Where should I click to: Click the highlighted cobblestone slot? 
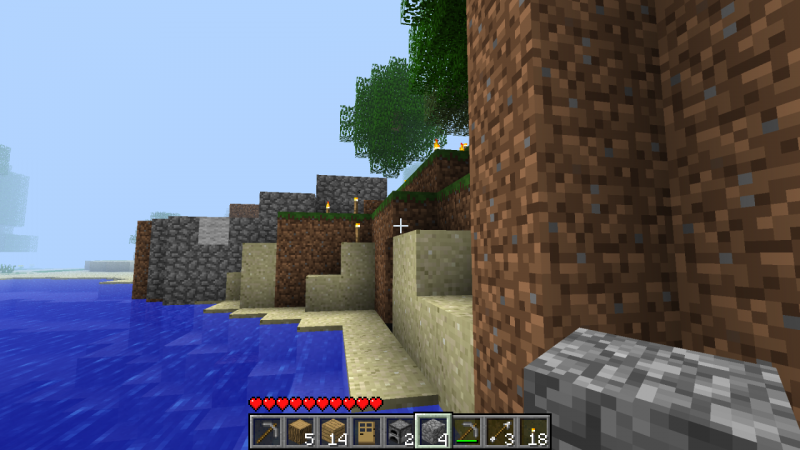[433, 432]
